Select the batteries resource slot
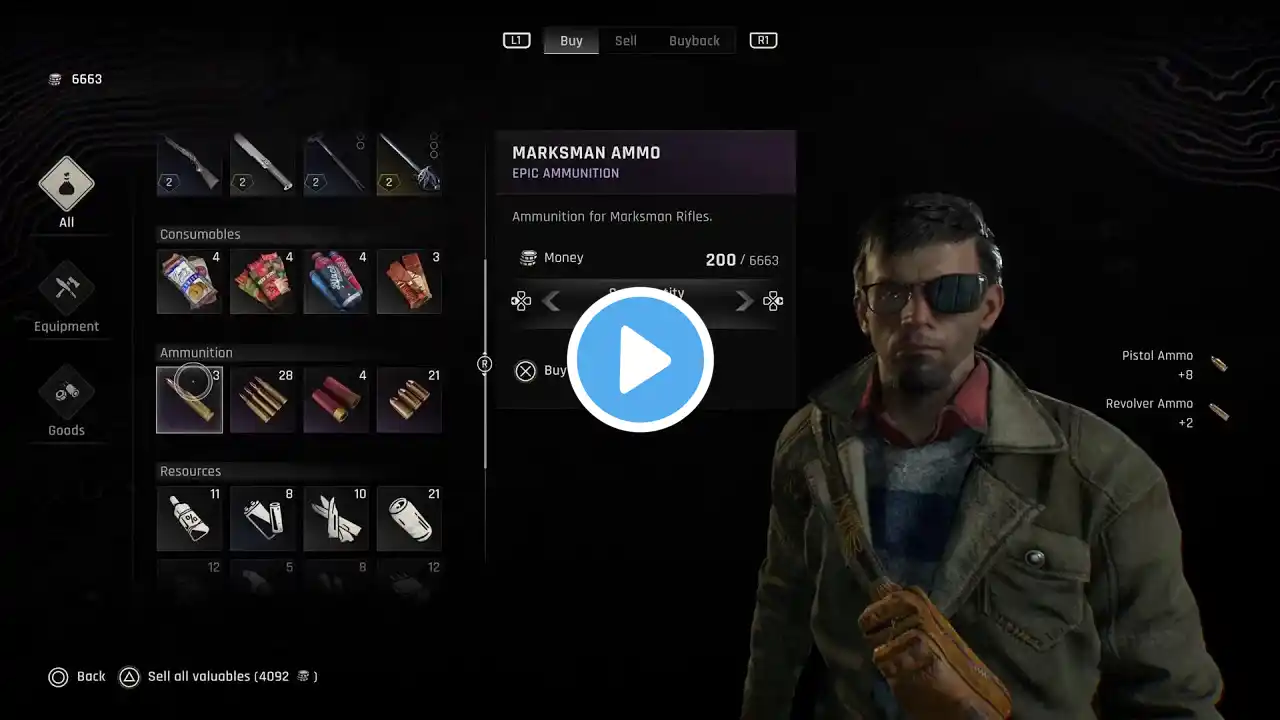This screenshot has width=1280, height=720. tap(263, 518)
